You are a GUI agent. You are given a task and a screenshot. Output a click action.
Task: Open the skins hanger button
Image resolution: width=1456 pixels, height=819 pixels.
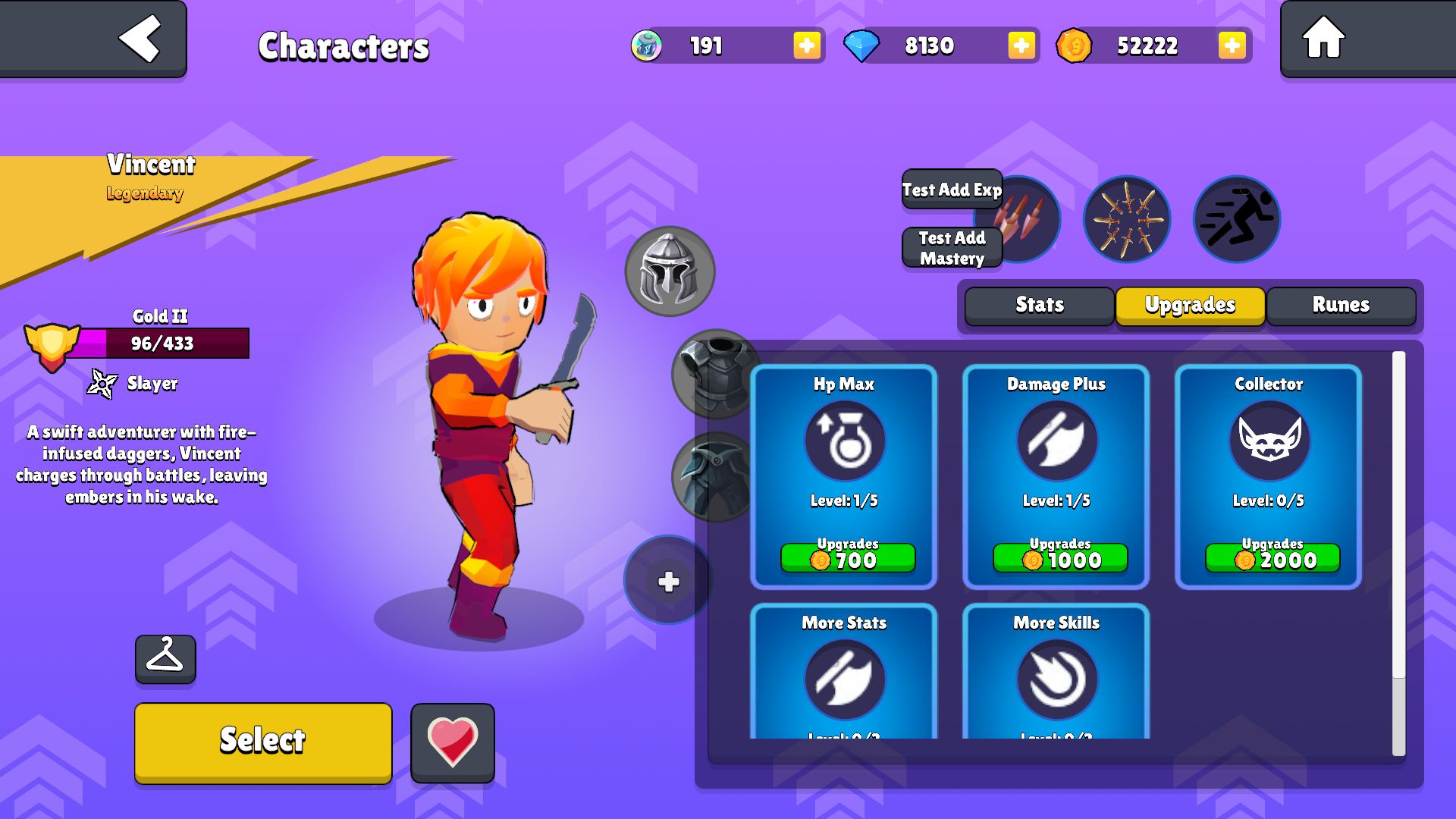click(x=165, y=658)
